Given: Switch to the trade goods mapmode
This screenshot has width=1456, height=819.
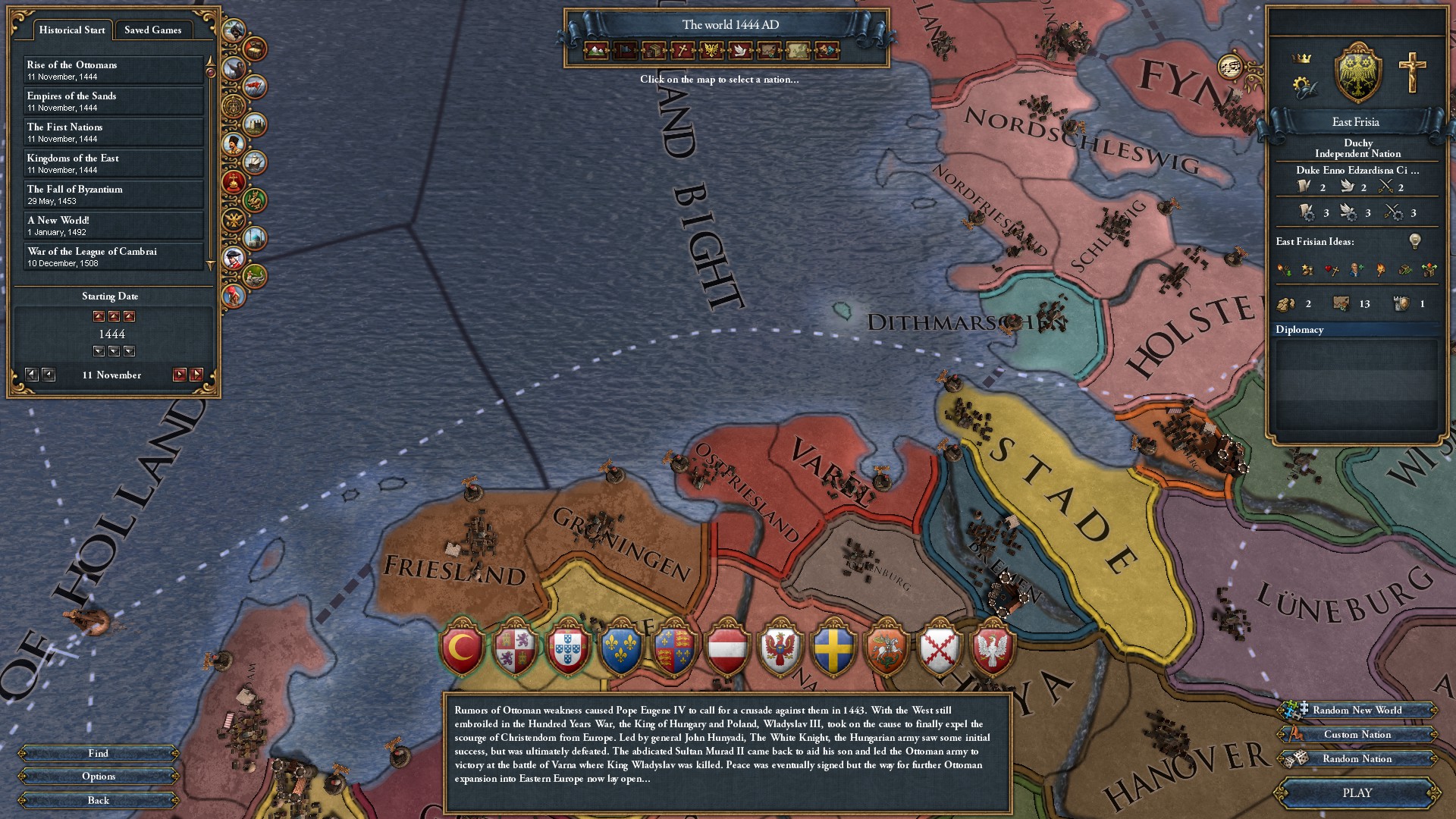Looking at the screenshot, I should tap(653, 52).
